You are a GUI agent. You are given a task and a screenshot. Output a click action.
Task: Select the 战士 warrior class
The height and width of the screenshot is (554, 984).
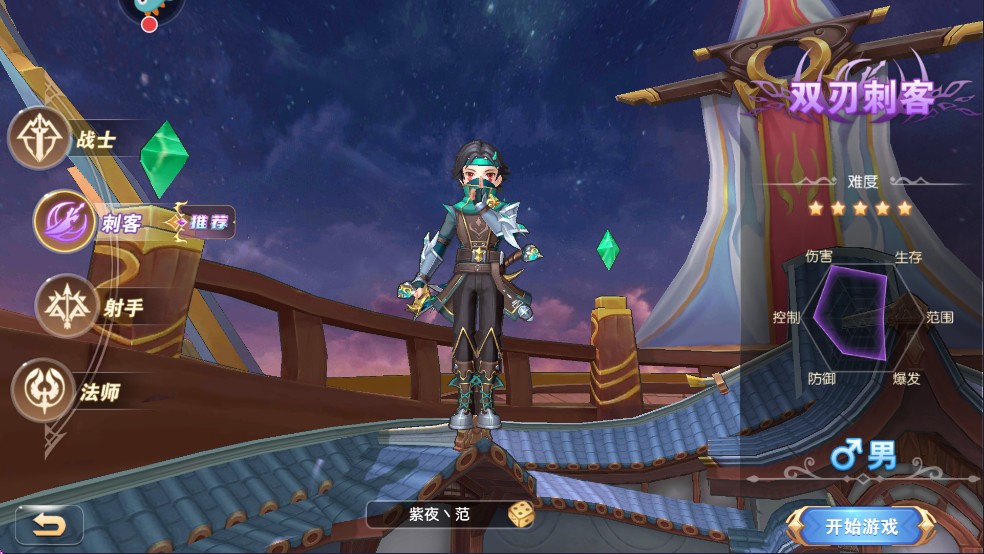40,139
